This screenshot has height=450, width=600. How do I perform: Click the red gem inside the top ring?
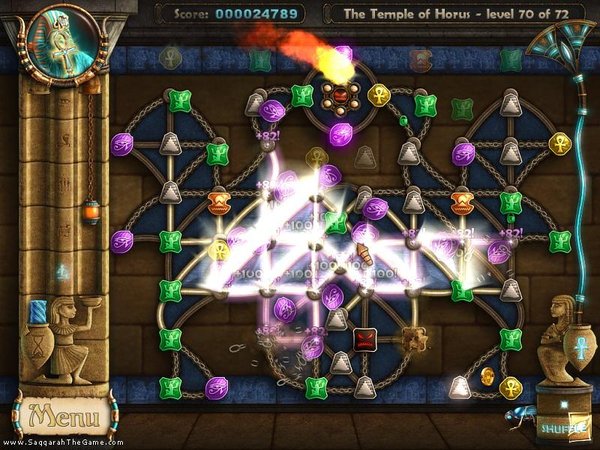coord(342,96)
